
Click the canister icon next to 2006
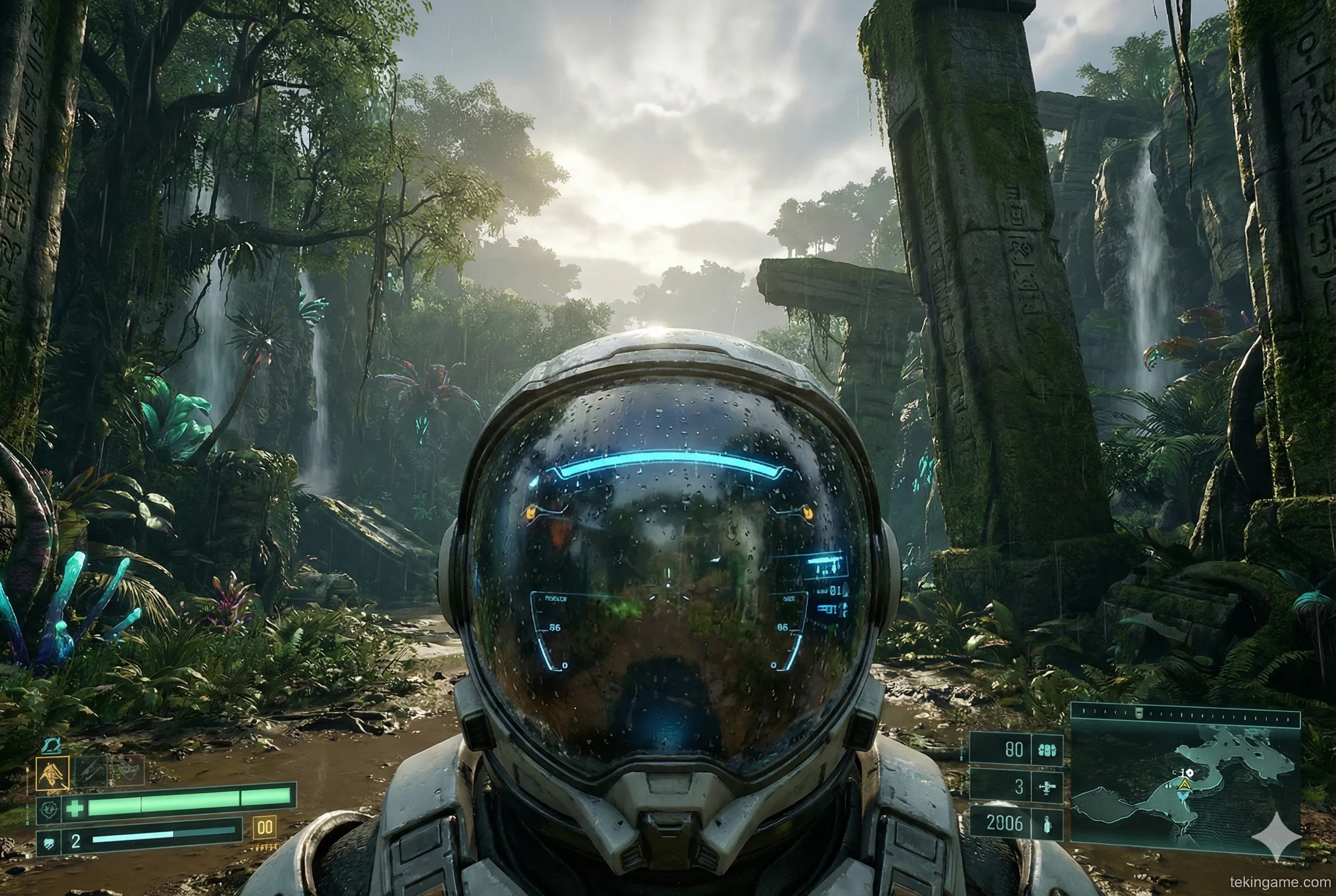(1047, 825)
